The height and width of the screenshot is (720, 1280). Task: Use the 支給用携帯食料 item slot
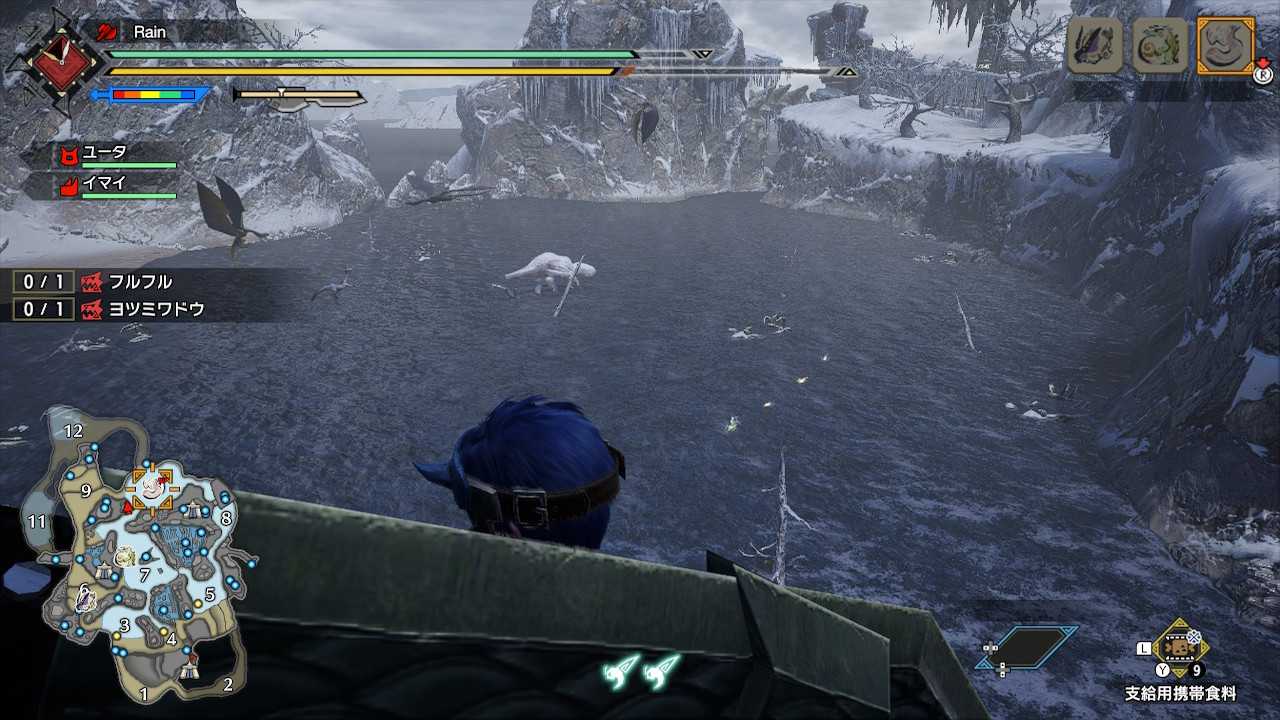(1181, 648)
